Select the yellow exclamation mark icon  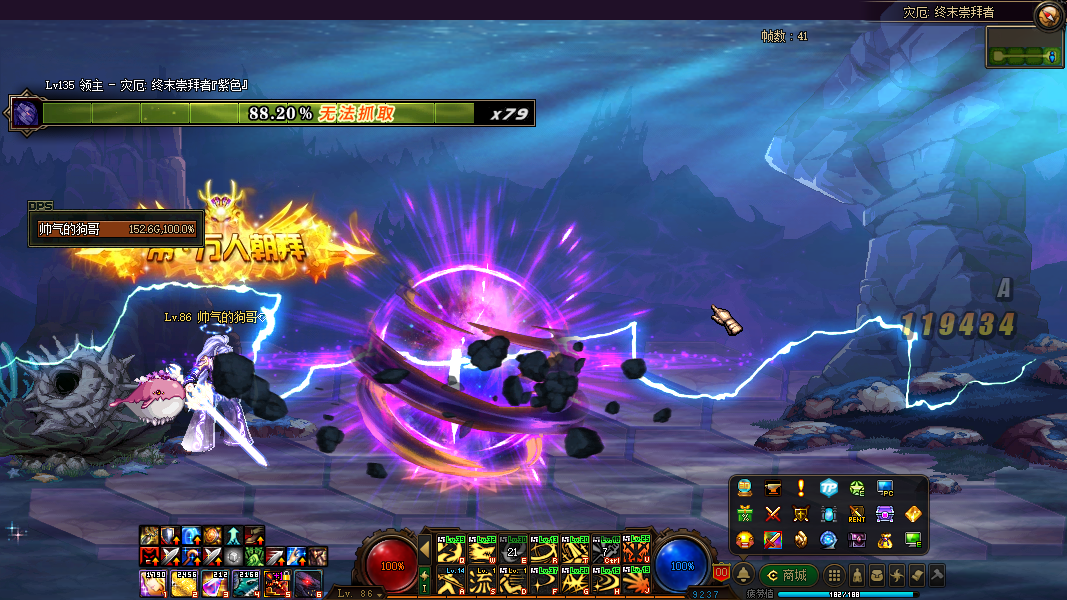tap(800, 488)
